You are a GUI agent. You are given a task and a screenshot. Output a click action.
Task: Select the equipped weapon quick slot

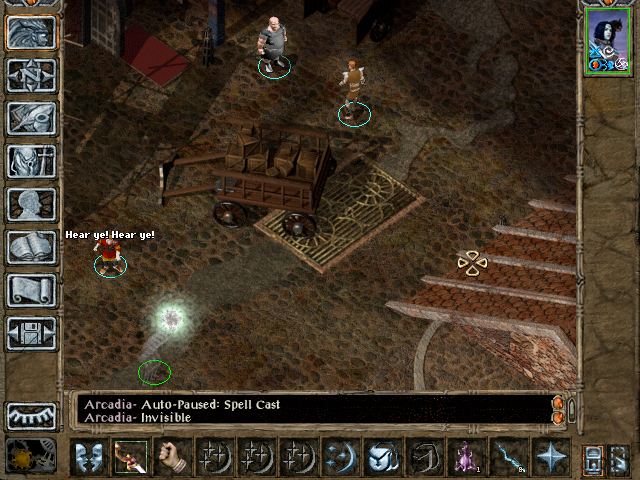coord(132,457)
